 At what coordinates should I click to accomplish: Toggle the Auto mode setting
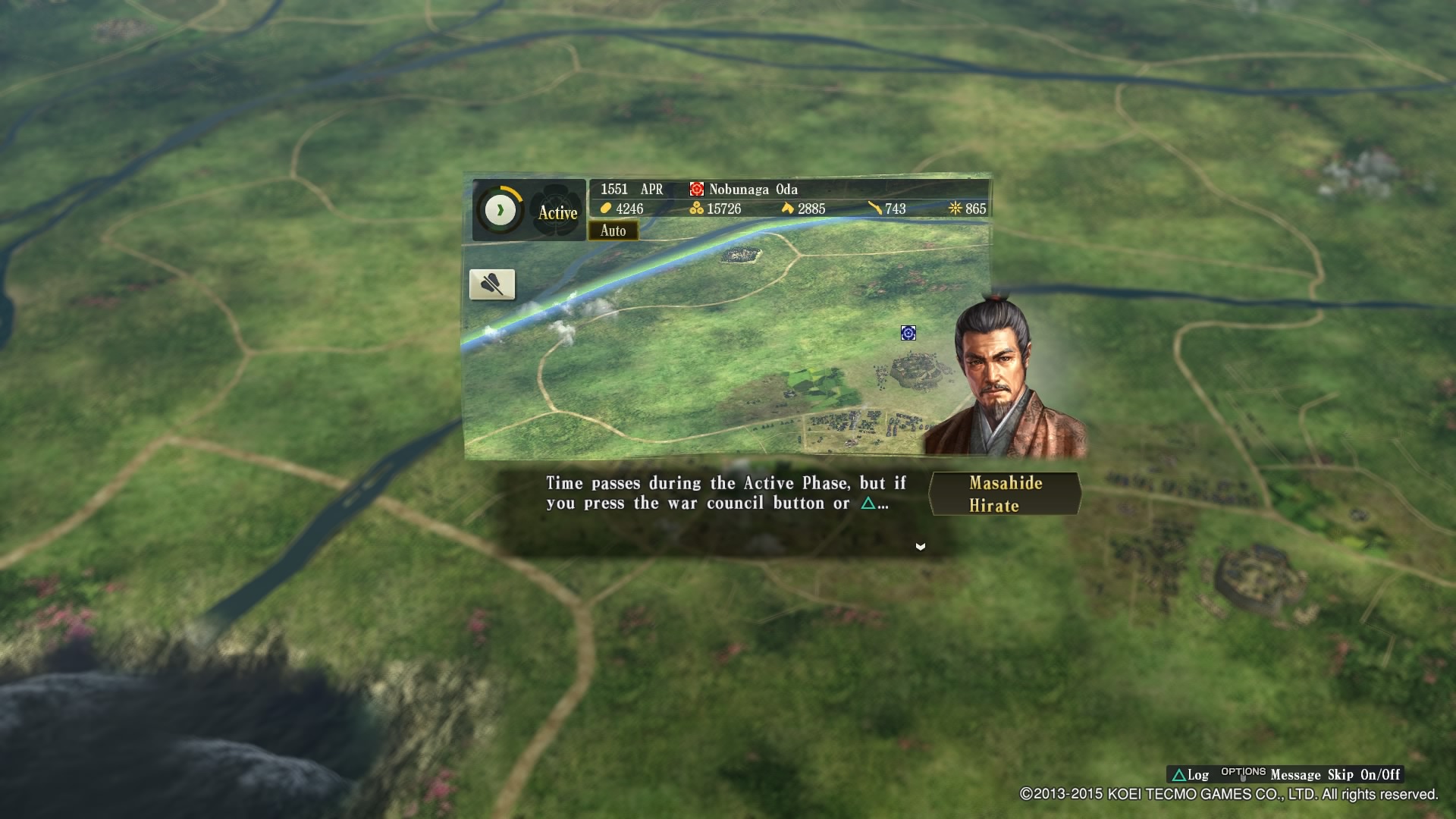pos(614,231)
